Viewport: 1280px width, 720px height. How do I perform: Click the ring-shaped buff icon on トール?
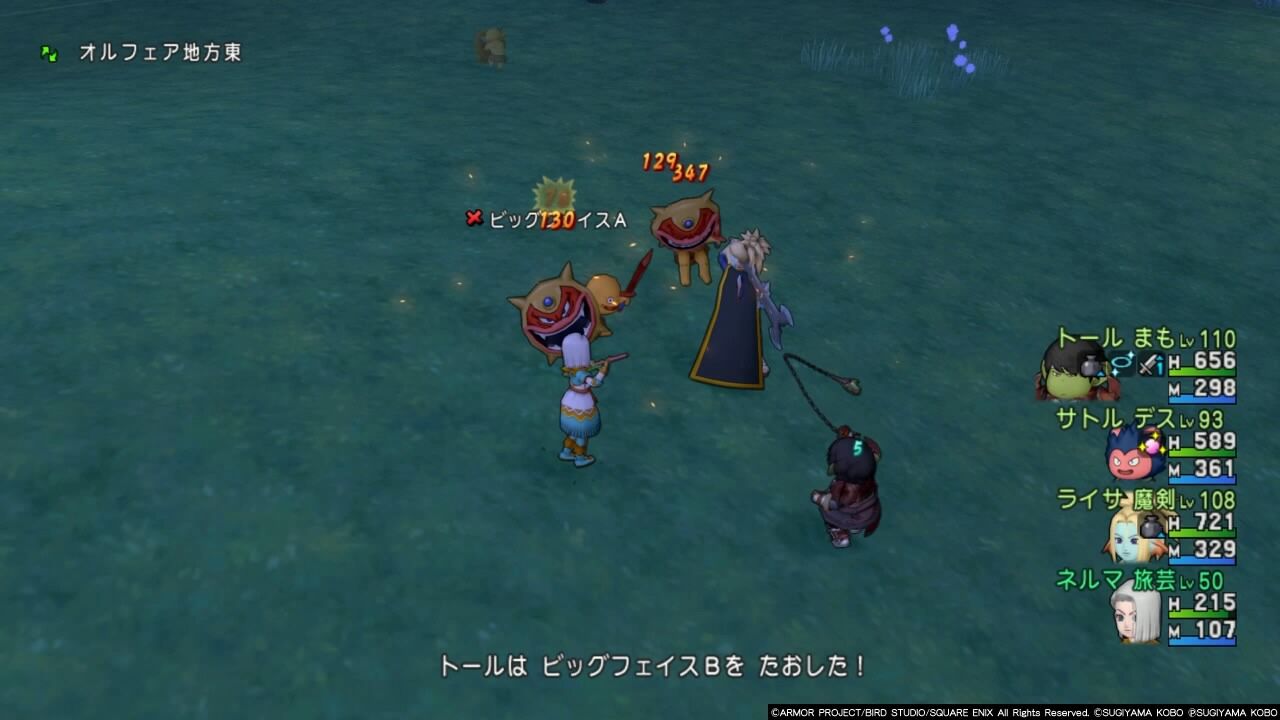[x=1122, y=361]
